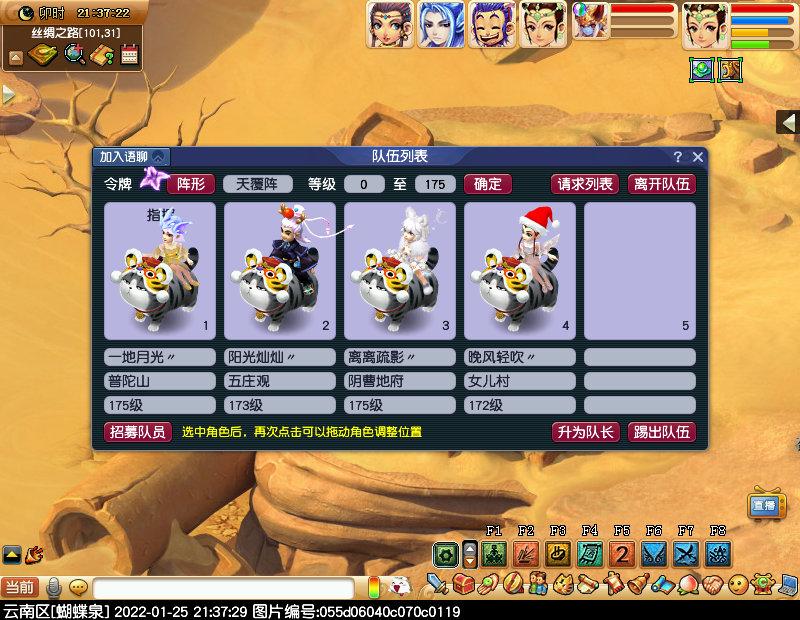Edit the maximum level field showing 175
This screenshot has width=800, height=620.
[434, 184]
